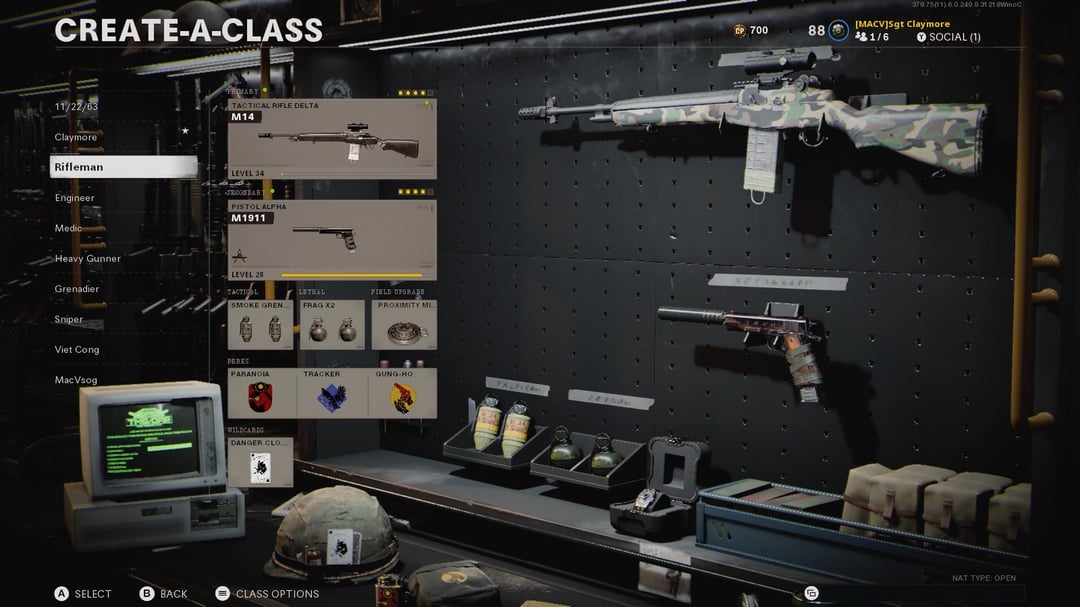1080x607 pixels.
Task: Select the MacVsog class
Action: [76, 380]
